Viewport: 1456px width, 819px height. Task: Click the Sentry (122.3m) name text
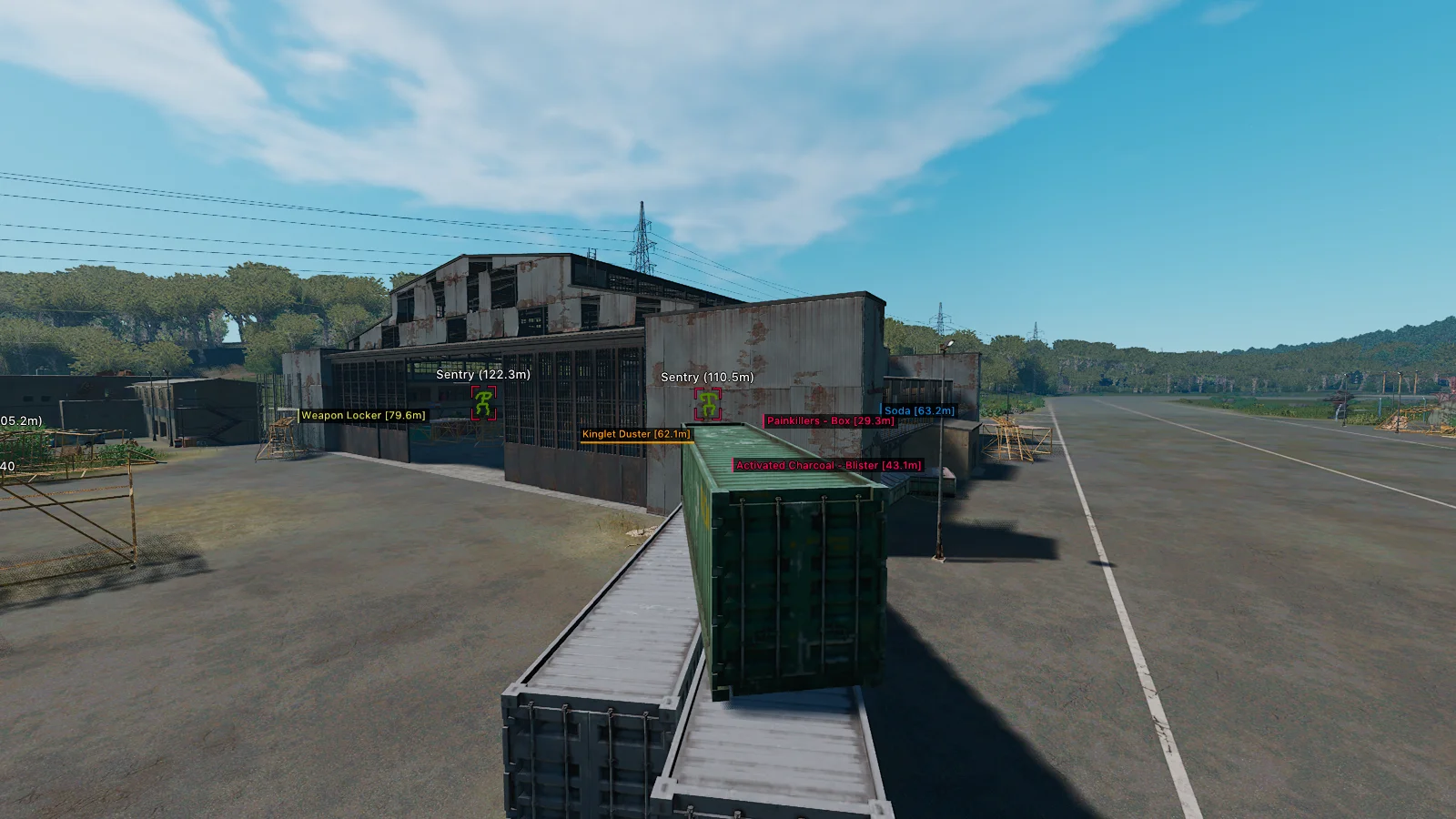(483, 374)
